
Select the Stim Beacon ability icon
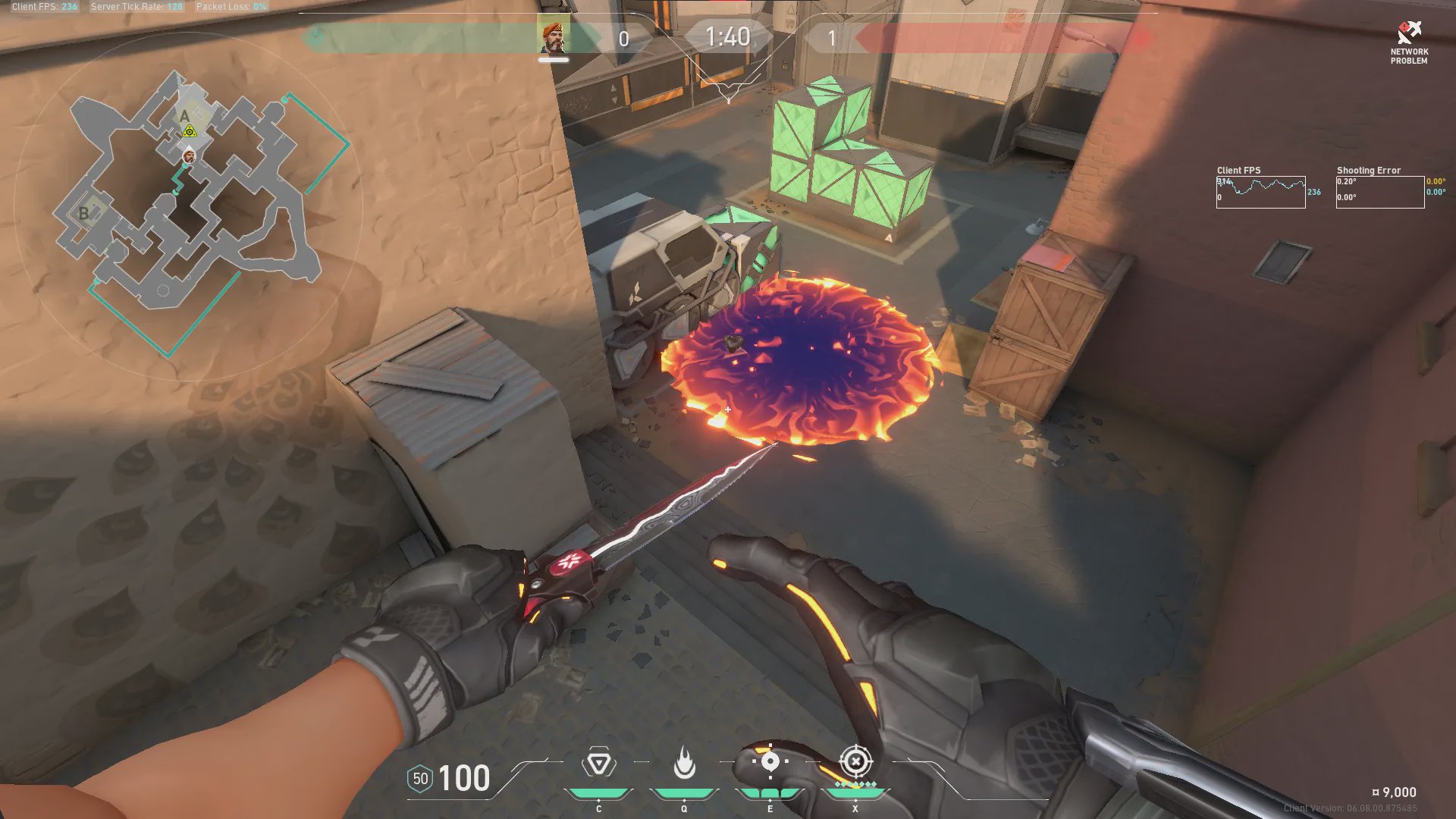click(598, 764)
